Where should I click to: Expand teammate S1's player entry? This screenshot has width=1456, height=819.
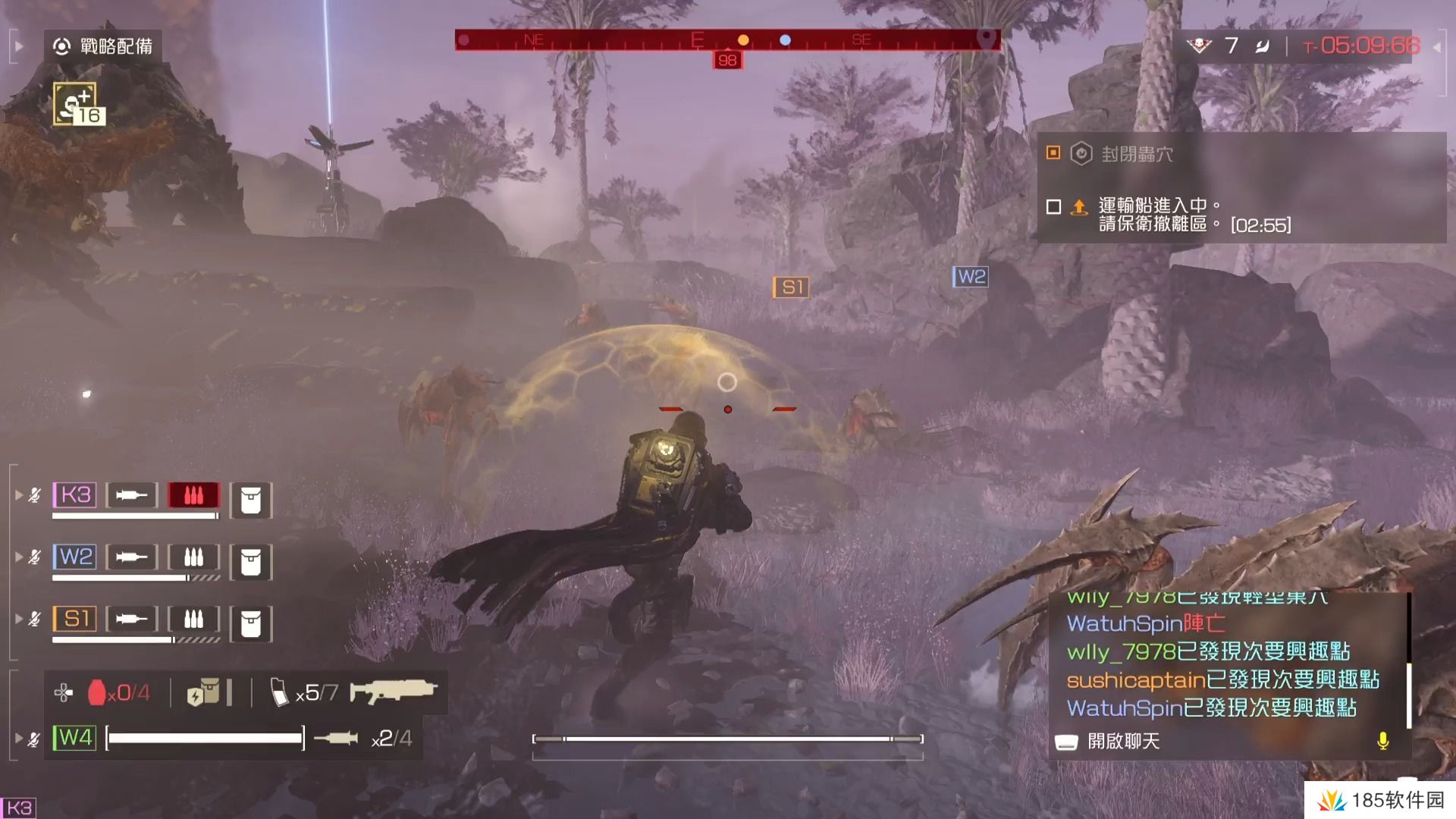17,618
